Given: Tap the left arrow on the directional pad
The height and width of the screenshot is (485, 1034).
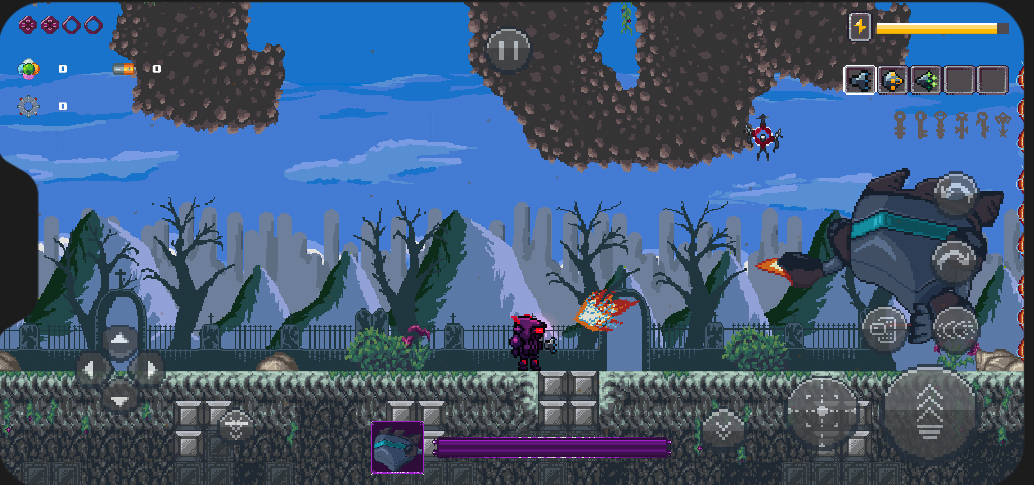Looking at the screenshot, I should click(x=92, y=370).
